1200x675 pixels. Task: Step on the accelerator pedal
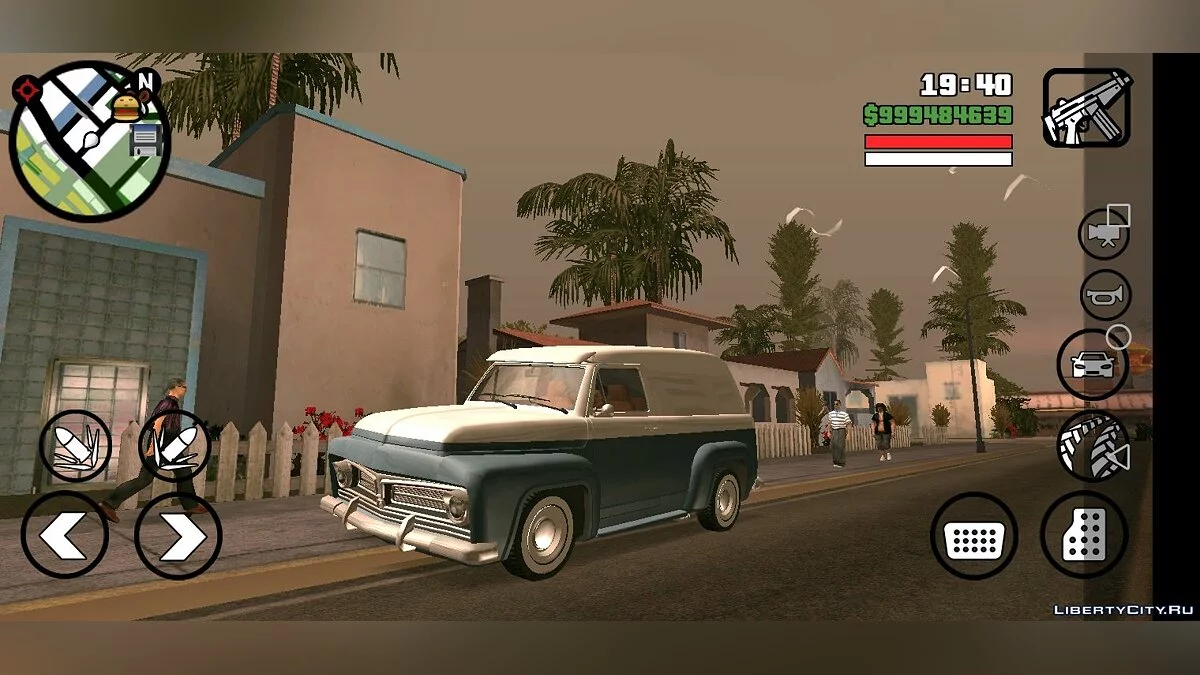click(x=1084, y=535)
